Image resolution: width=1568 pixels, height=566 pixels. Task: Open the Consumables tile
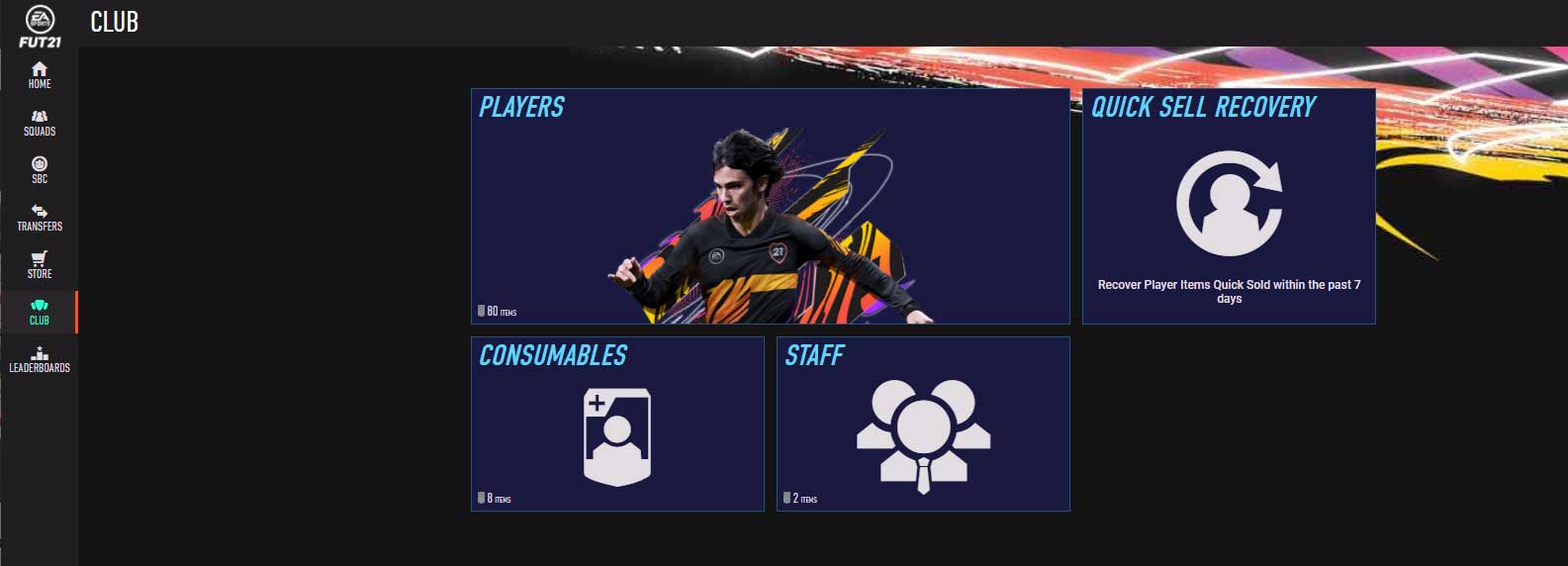coord(617,424)
